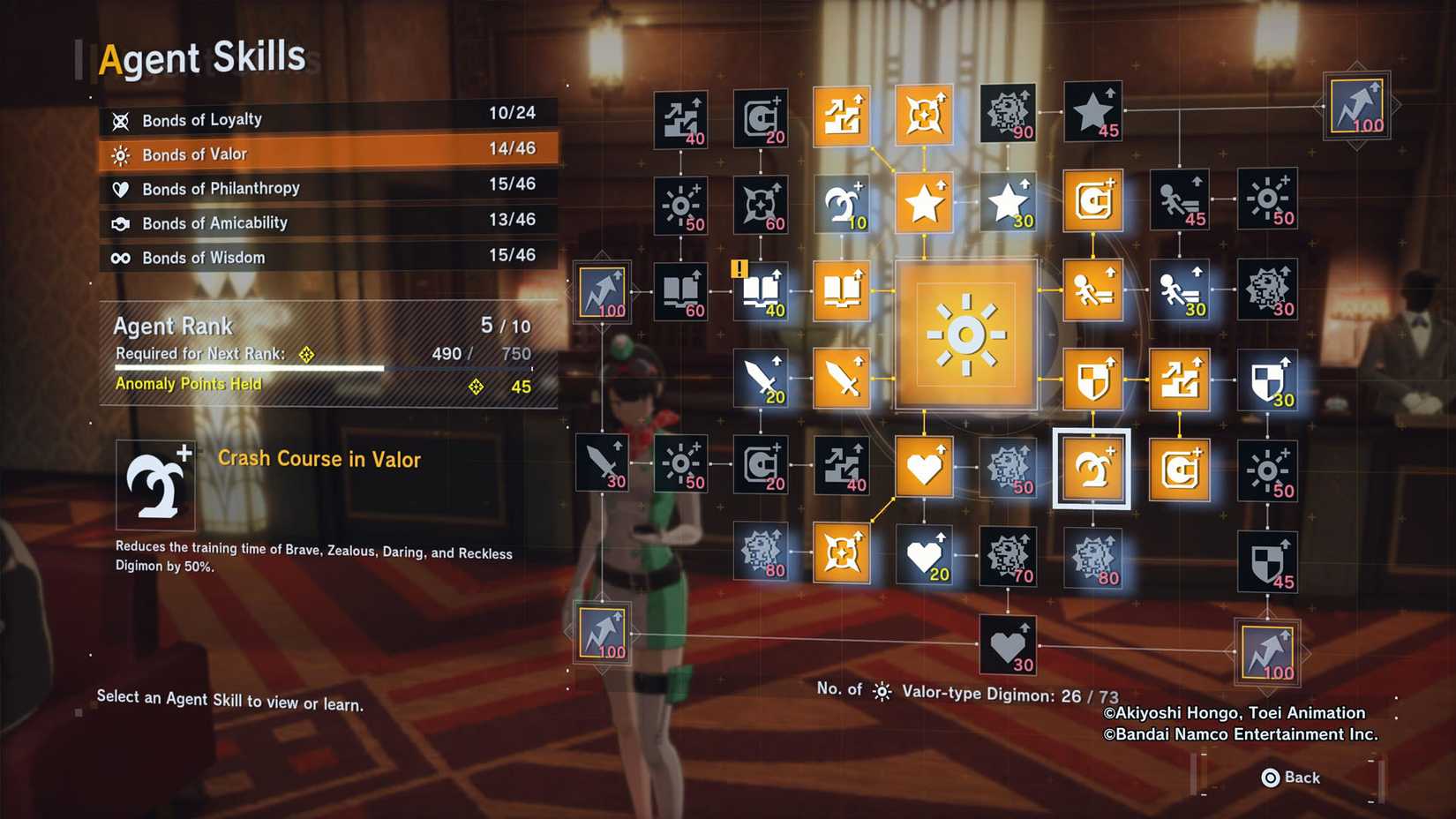Select the 45-cost running figure node
Image resolution: width=1456 pixels, height=819 pixels.
pyautogui.click(x=1178, y=201)
